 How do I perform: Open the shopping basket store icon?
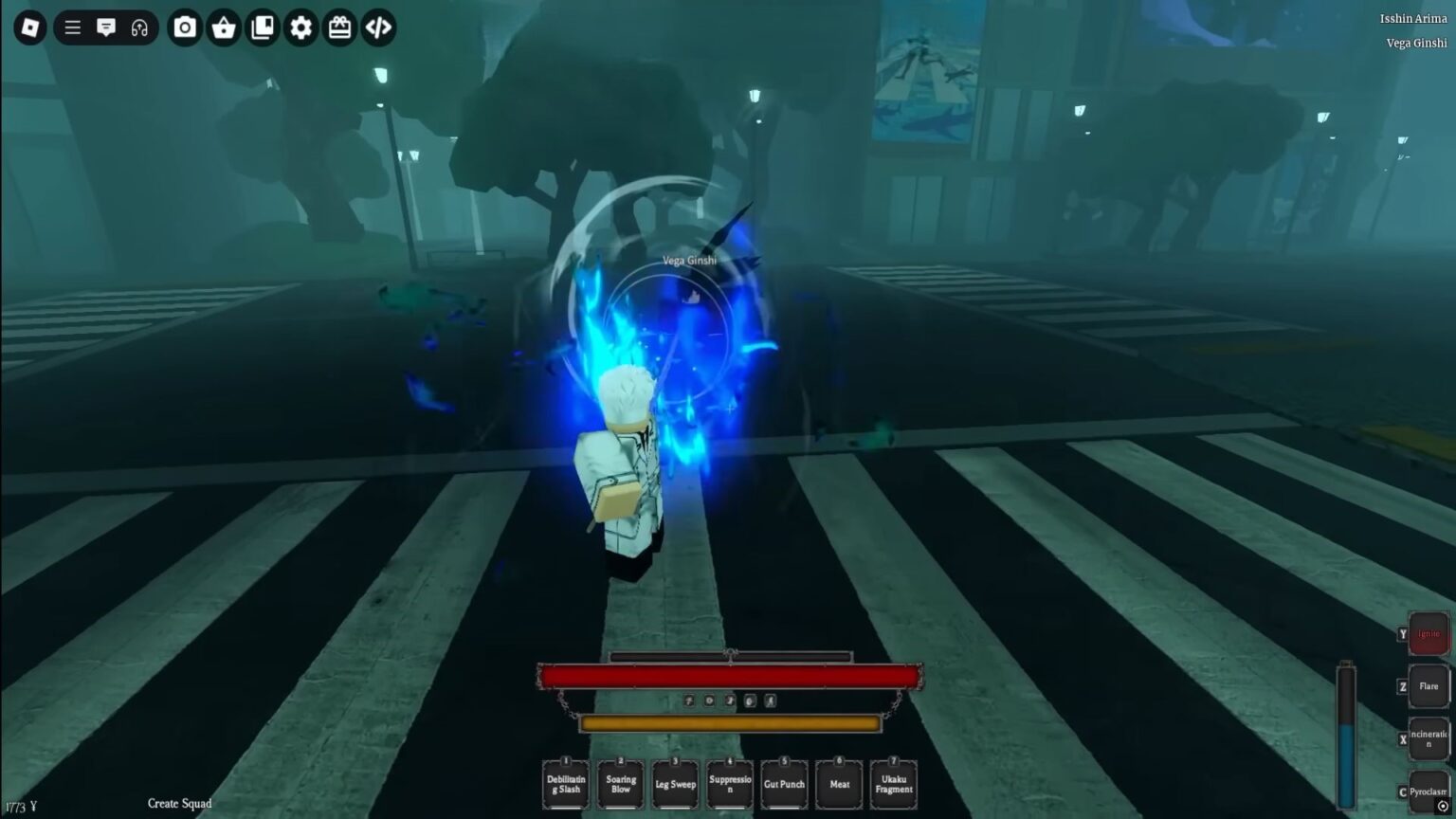coord(225,27)
